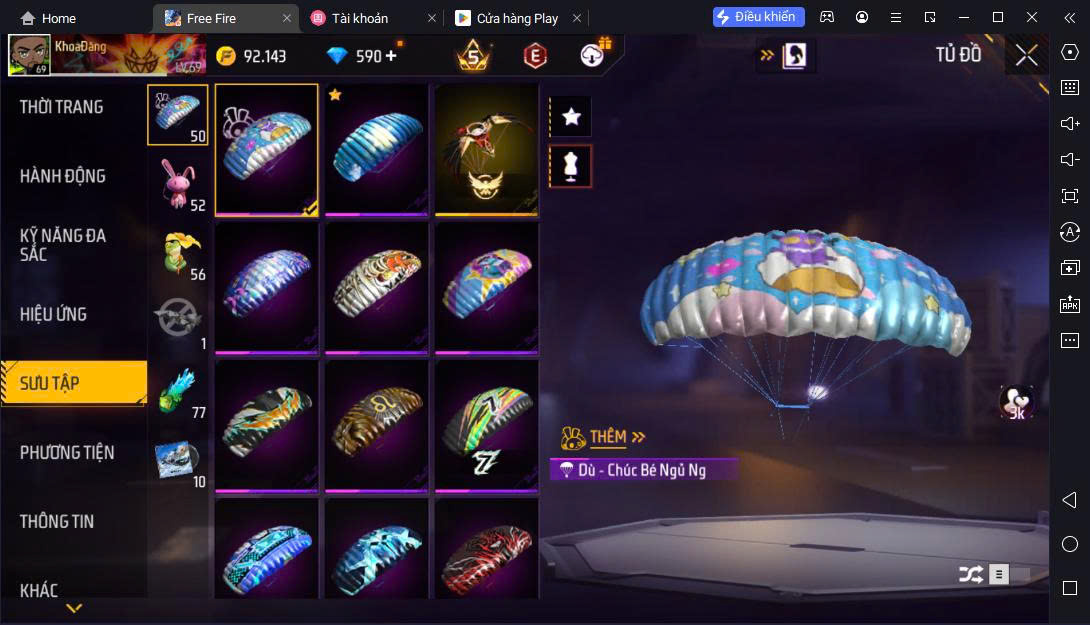1090x625 pixels.
Task: Open the Thời Trang category
Action: tap(62, 107)
